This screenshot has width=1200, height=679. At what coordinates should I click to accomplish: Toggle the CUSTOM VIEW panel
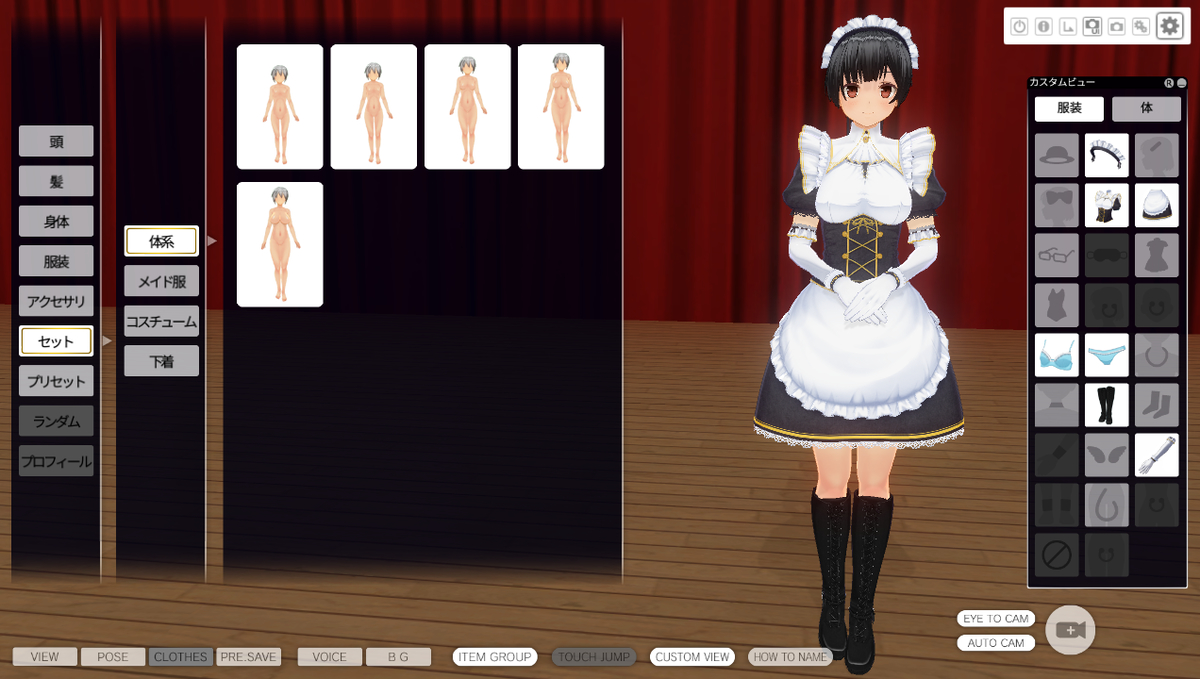click(x=692, y=657)
